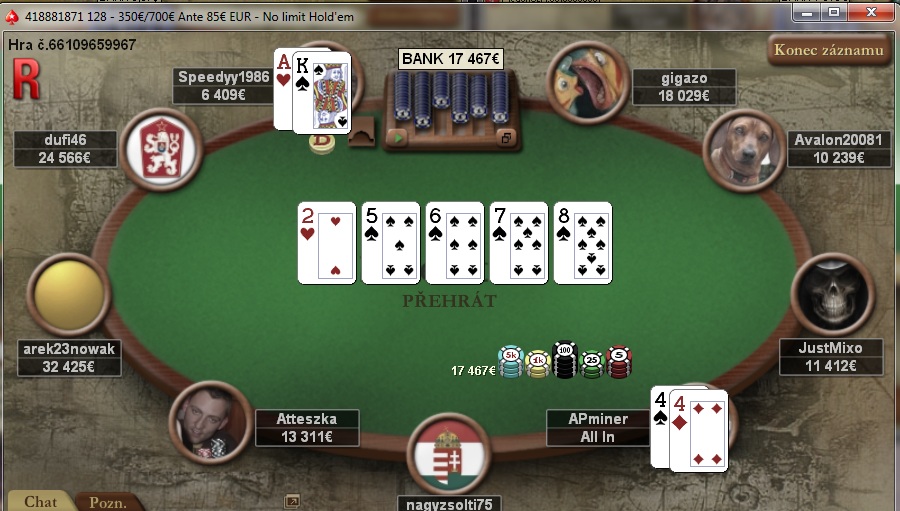Image resolution: width=900 pixels, height=511 pixels.
Task: Maximize the poker table window
Action: (x=834, y=12)
